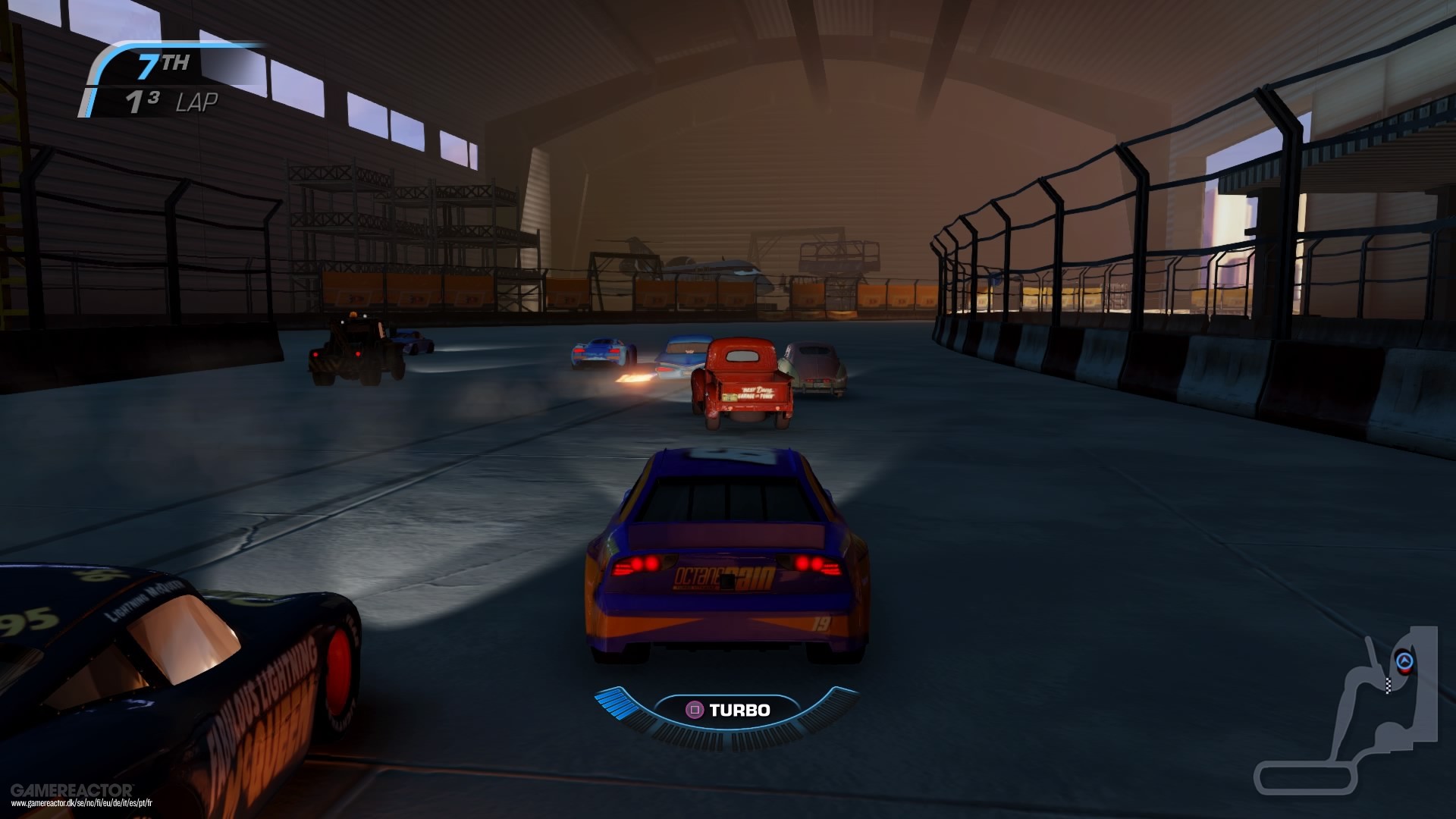Toggle the TURBO activation control

(x=728, y=710)
